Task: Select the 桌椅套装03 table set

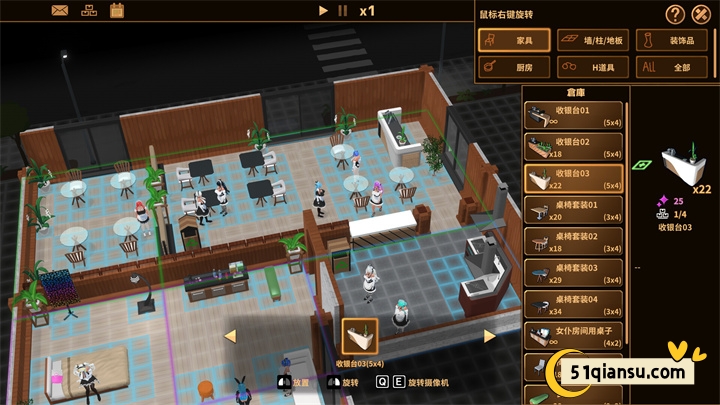Action: pyautogui.click(x=573, y=273)
